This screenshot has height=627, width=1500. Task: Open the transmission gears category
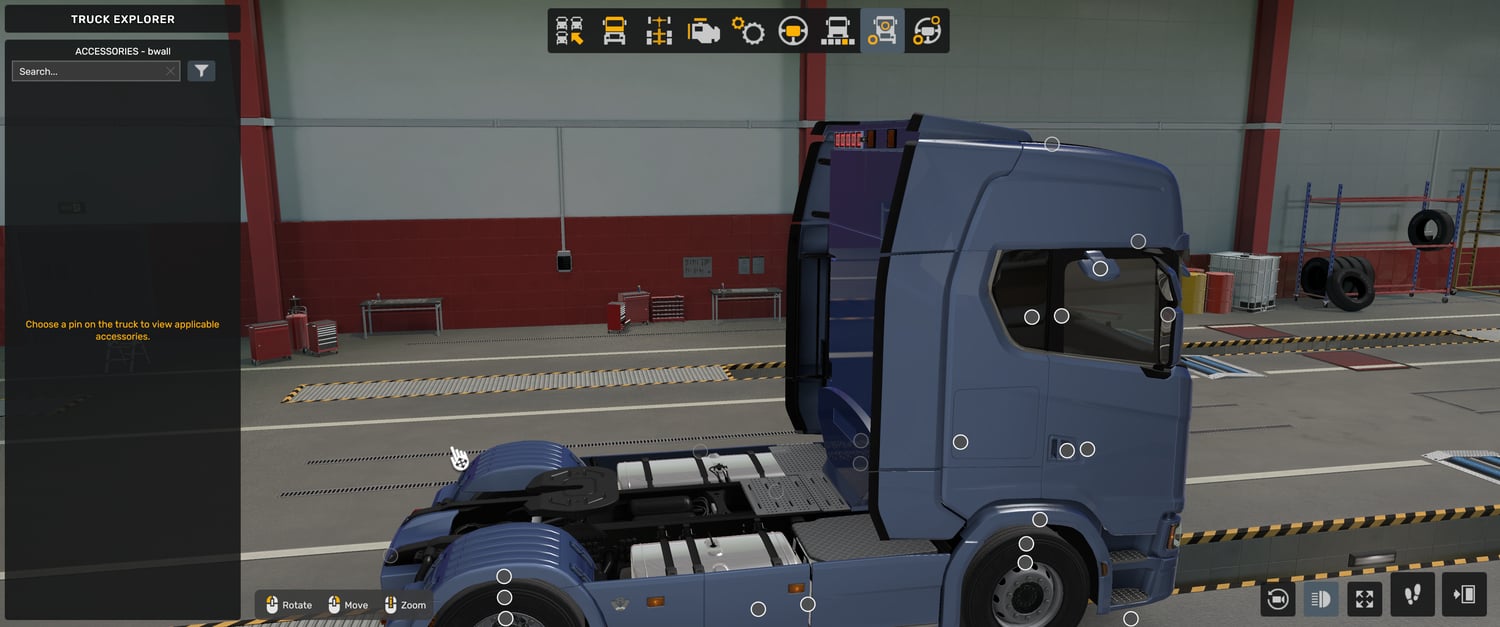coord(748,31)
